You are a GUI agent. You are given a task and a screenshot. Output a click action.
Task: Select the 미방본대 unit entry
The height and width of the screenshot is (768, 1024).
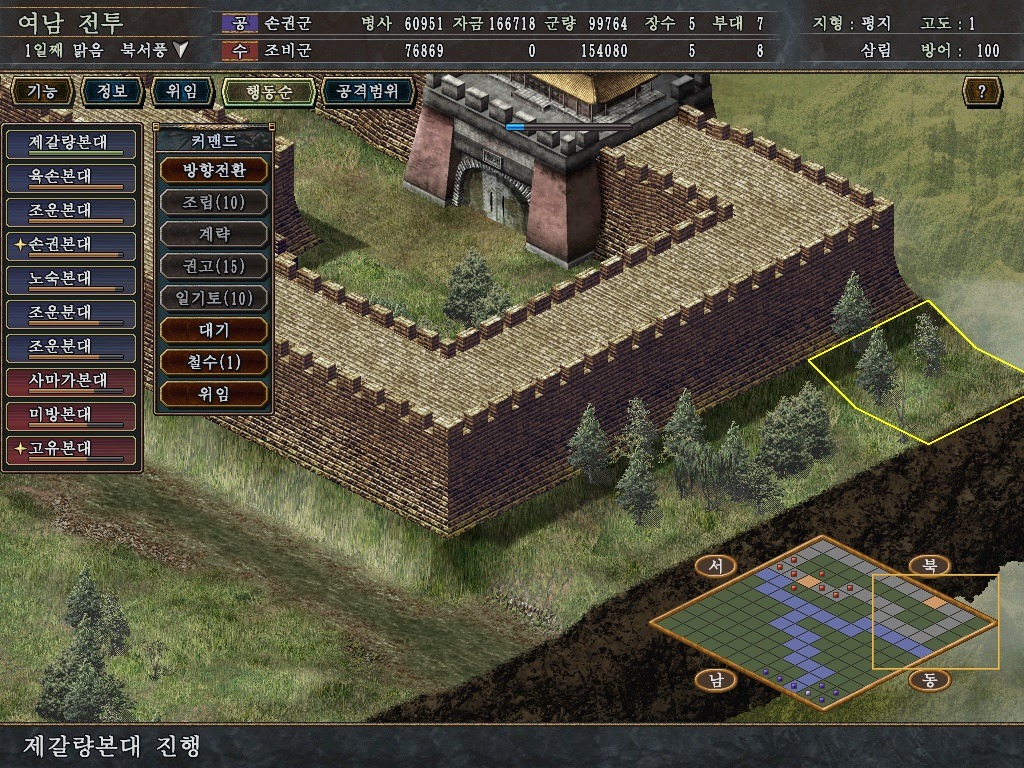pos(70,414)
